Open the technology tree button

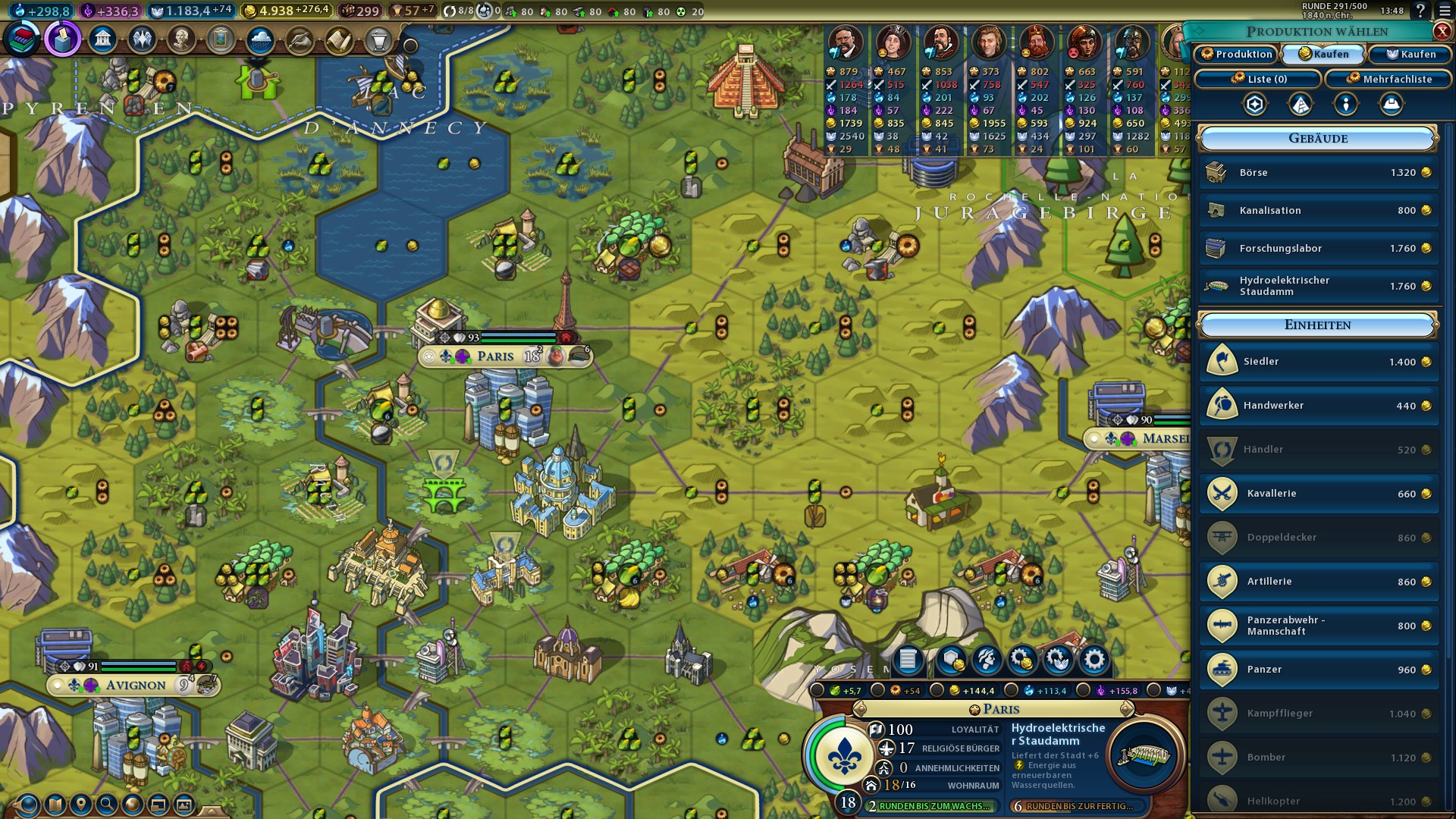coord(23,39)
